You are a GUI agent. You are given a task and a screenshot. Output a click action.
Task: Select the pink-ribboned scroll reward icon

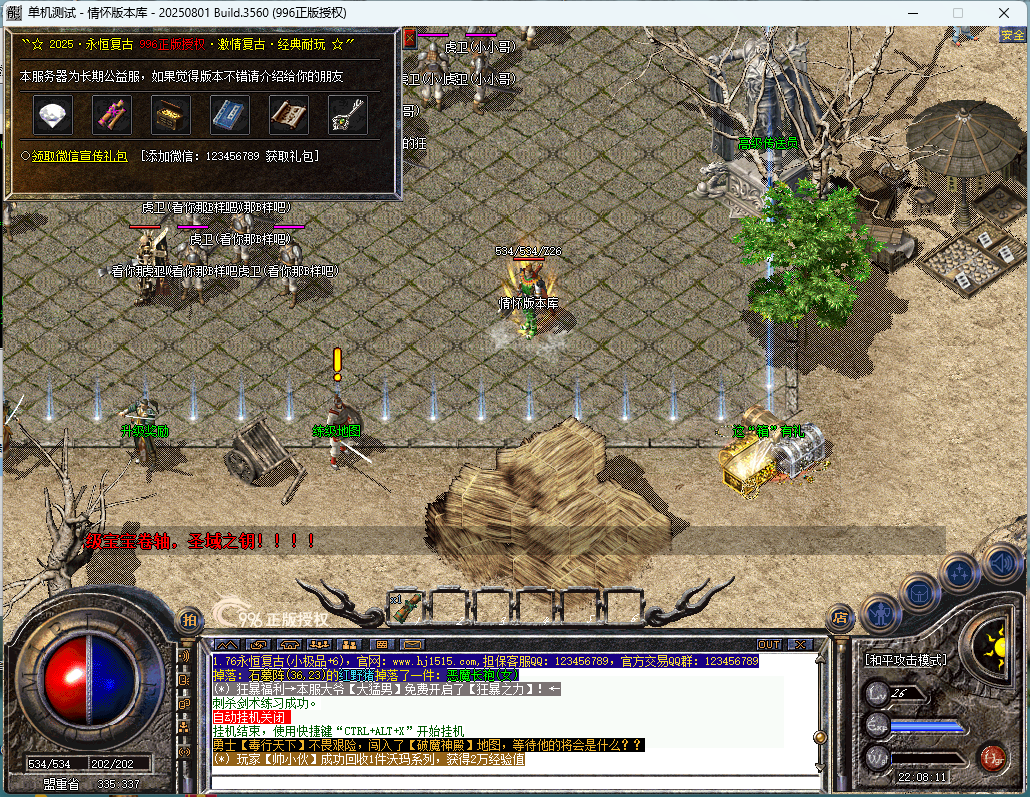pos(111,116)
